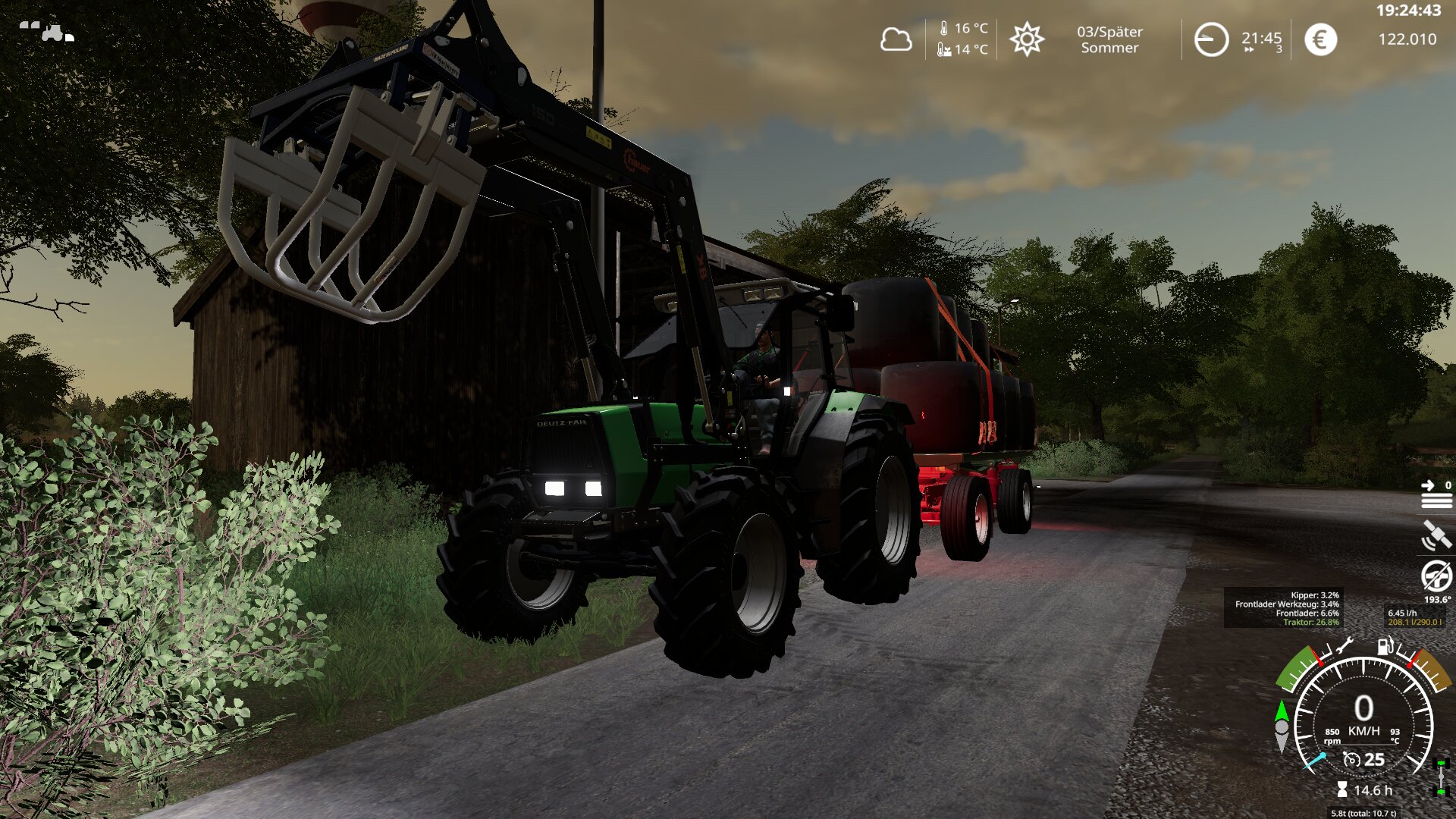Toggle the green drive direction arrow
Image resolution: width=1456 pixels, height=819 pixels.
pyautogui.click(x=1282, y=711)
